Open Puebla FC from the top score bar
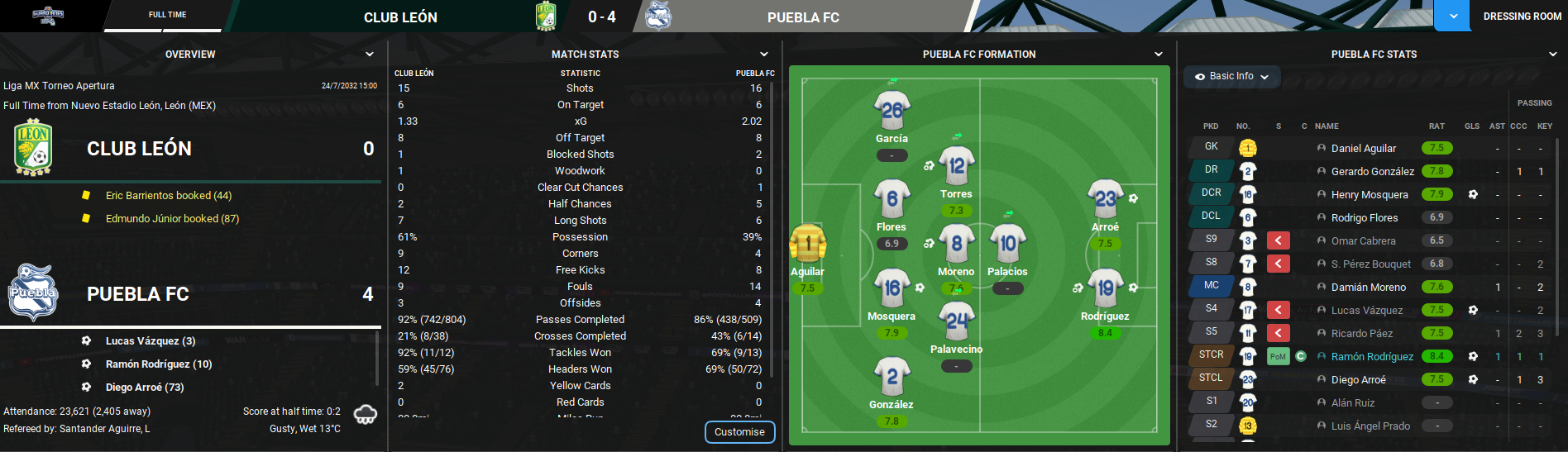This screenshot has height=452, width=1568. 803,17
